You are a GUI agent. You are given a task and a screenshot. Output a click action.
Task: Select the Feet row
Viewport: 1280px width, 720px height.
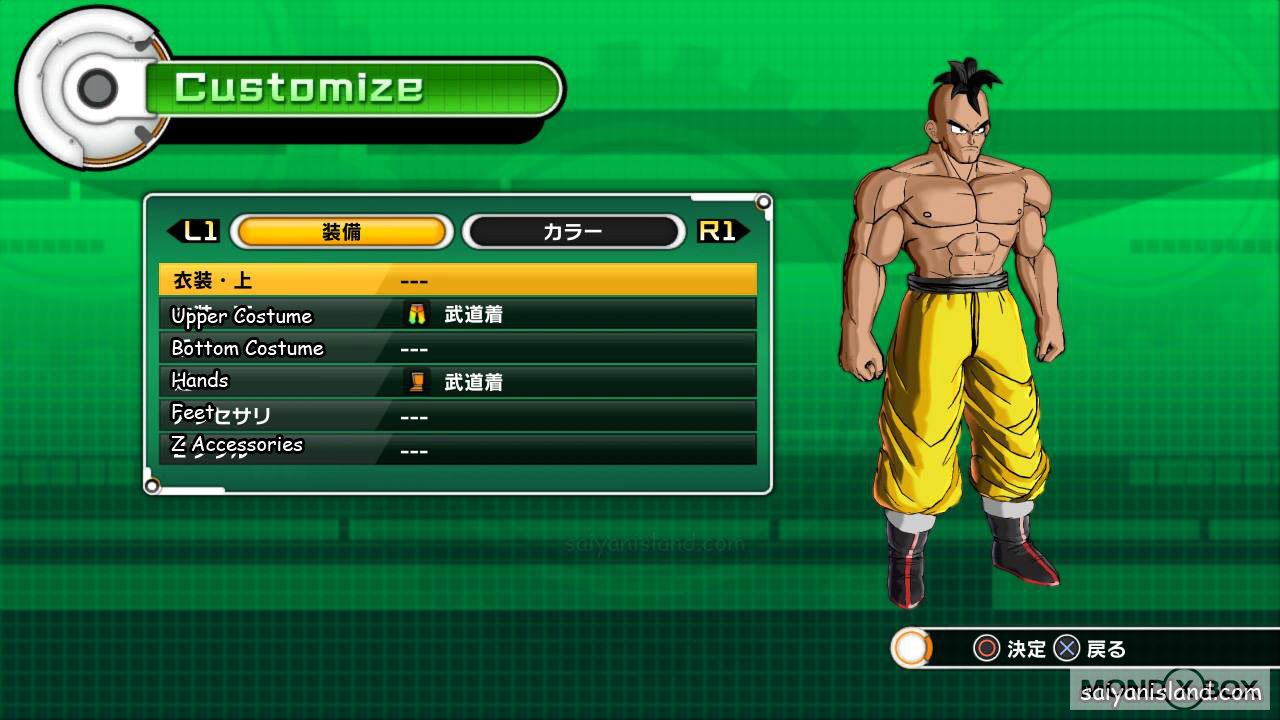tap(457, 415)
